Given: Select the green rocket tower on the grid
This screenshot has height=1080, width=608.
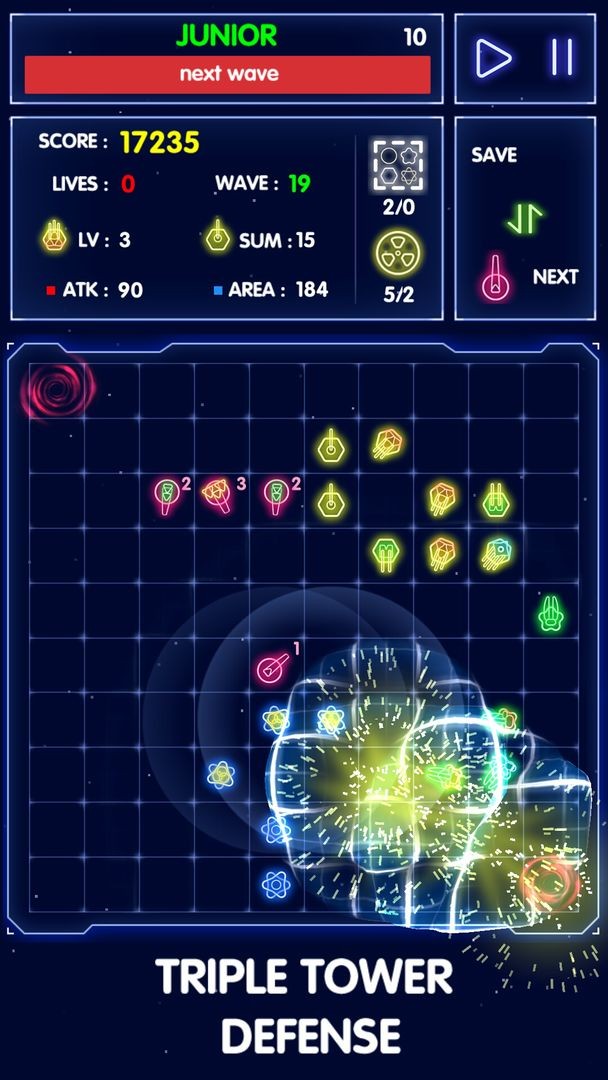Looking at the screenshot, I should point(550,612).
